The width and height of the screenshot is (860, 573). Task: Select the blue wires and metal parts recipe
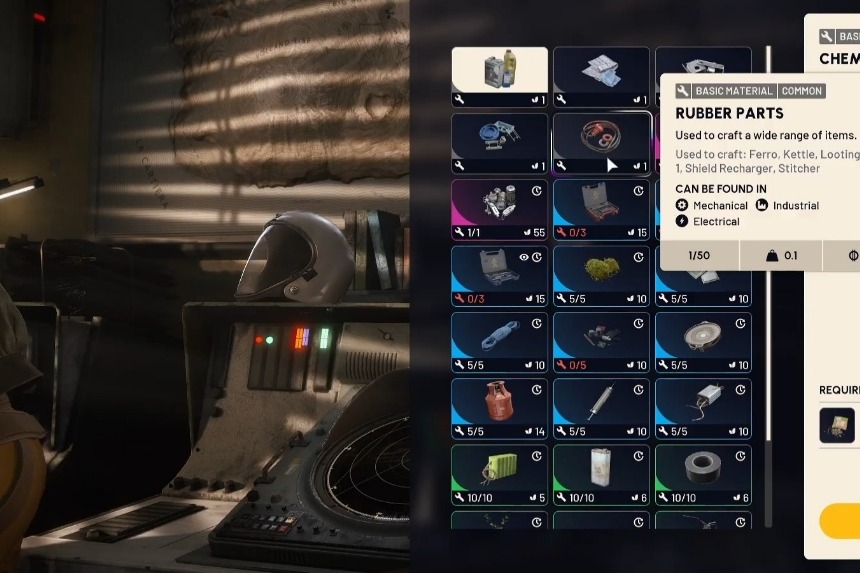499,142
